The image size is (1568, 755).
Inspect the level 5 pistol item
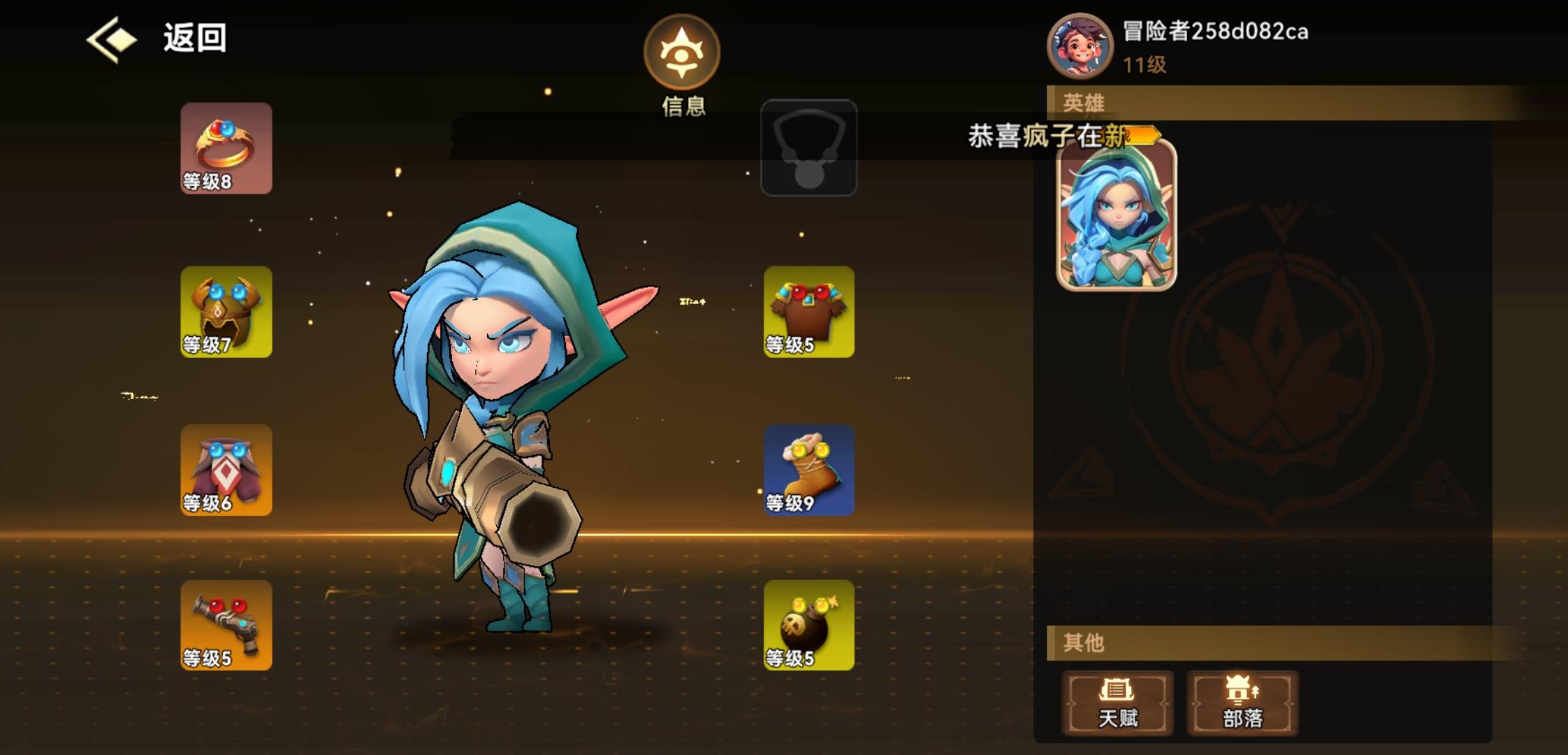225,626
